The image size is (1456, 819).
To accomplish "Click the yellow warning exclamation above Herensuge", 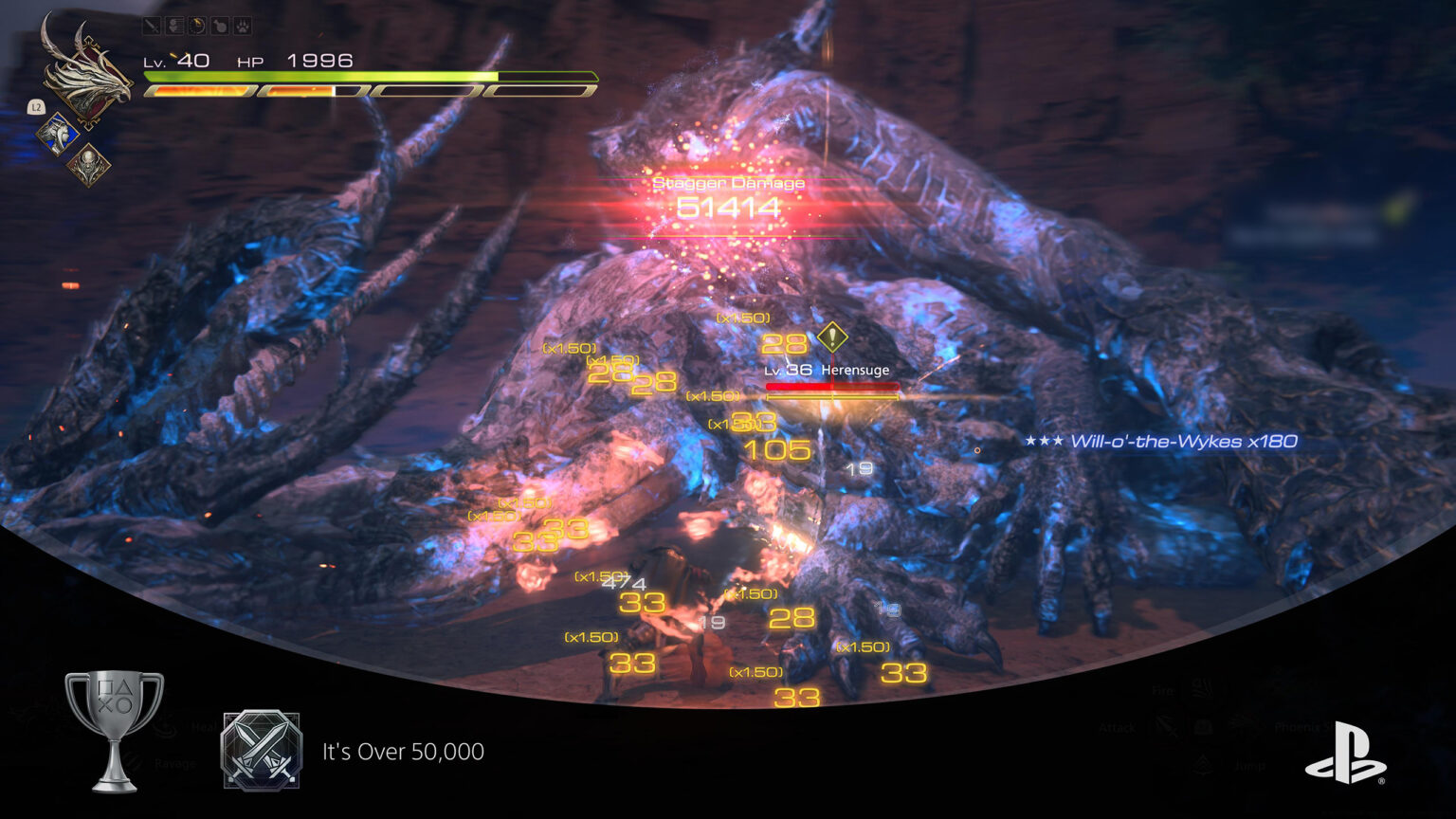I will coord(831,335).
